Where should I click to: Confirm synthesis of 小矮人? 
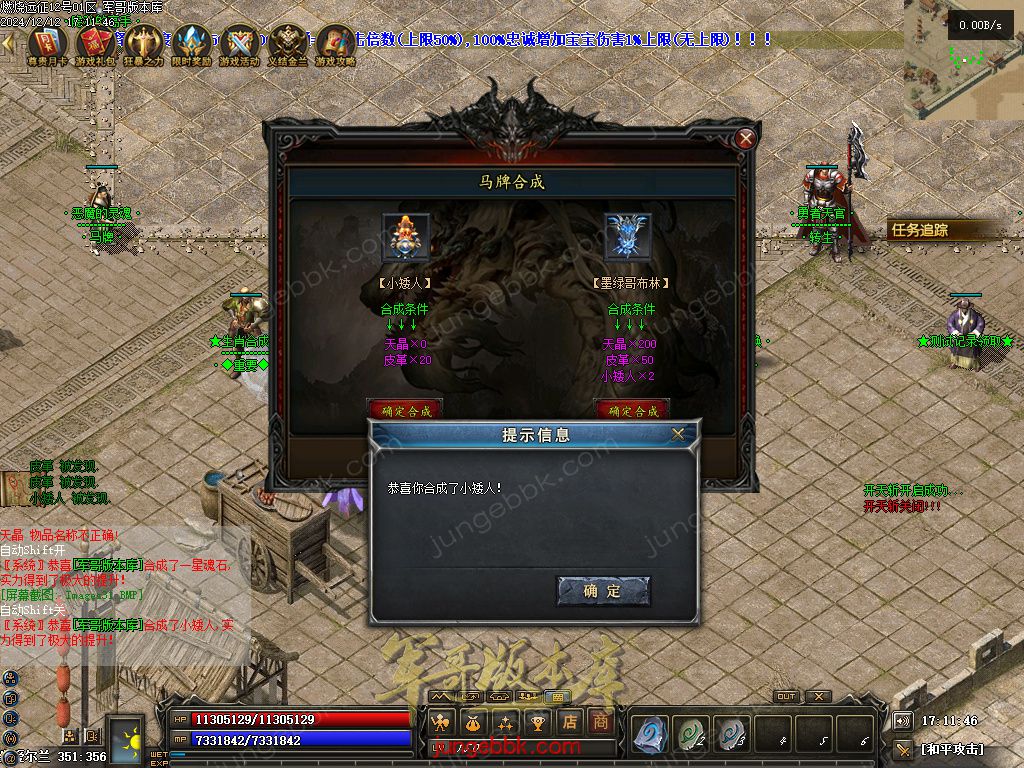point(405,410)
